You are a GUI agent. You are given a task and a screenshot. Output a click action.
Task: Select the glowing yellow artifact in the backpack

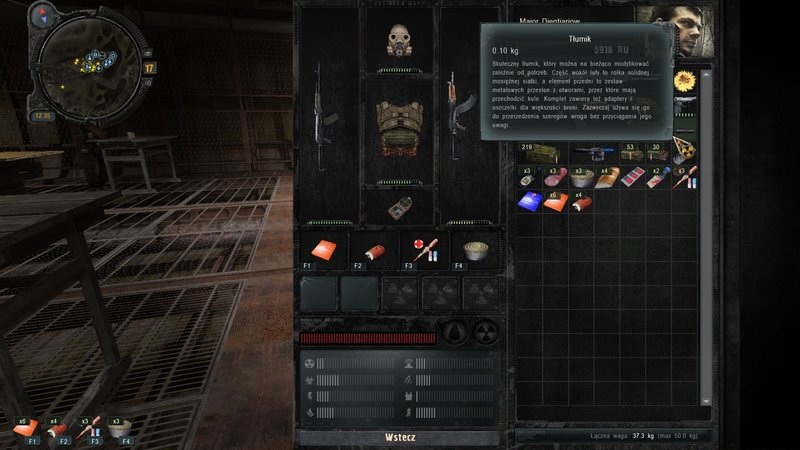[x=683, y=79]
